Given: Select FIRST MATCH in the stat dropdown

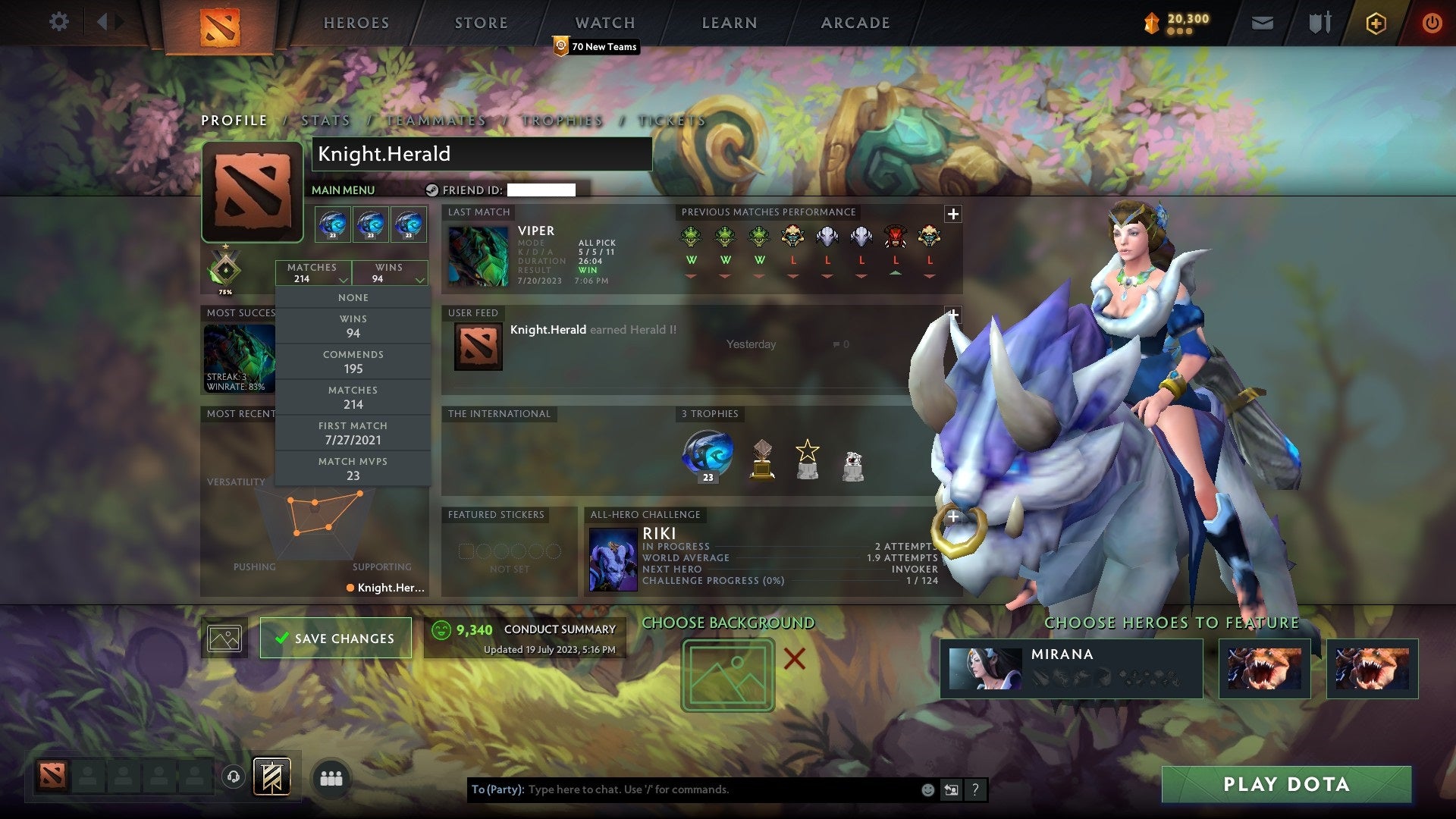Looking at the screenshot, I should [x=353, y=432].
